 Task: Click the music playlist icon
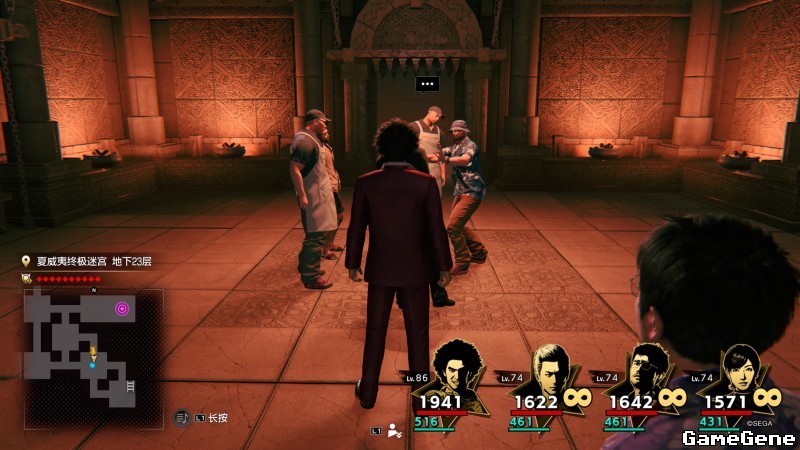tap(183, 417)
